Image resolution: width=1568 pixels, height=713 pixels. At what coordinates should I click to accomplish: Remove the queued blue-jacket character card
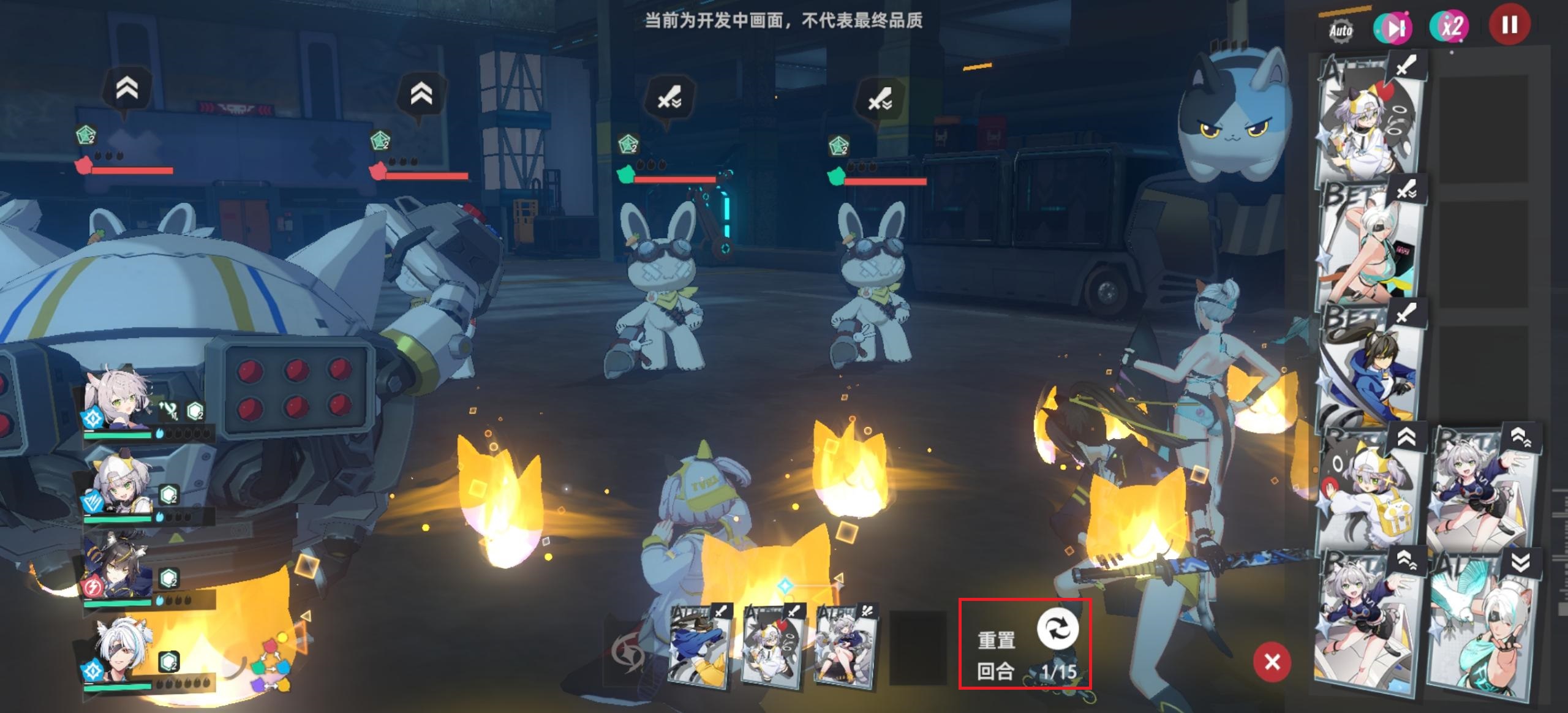698,644
